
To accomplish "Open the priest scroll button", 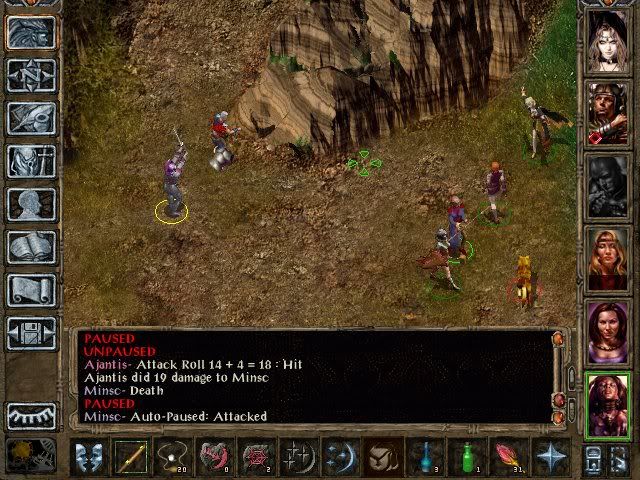I will click(31, 290).
